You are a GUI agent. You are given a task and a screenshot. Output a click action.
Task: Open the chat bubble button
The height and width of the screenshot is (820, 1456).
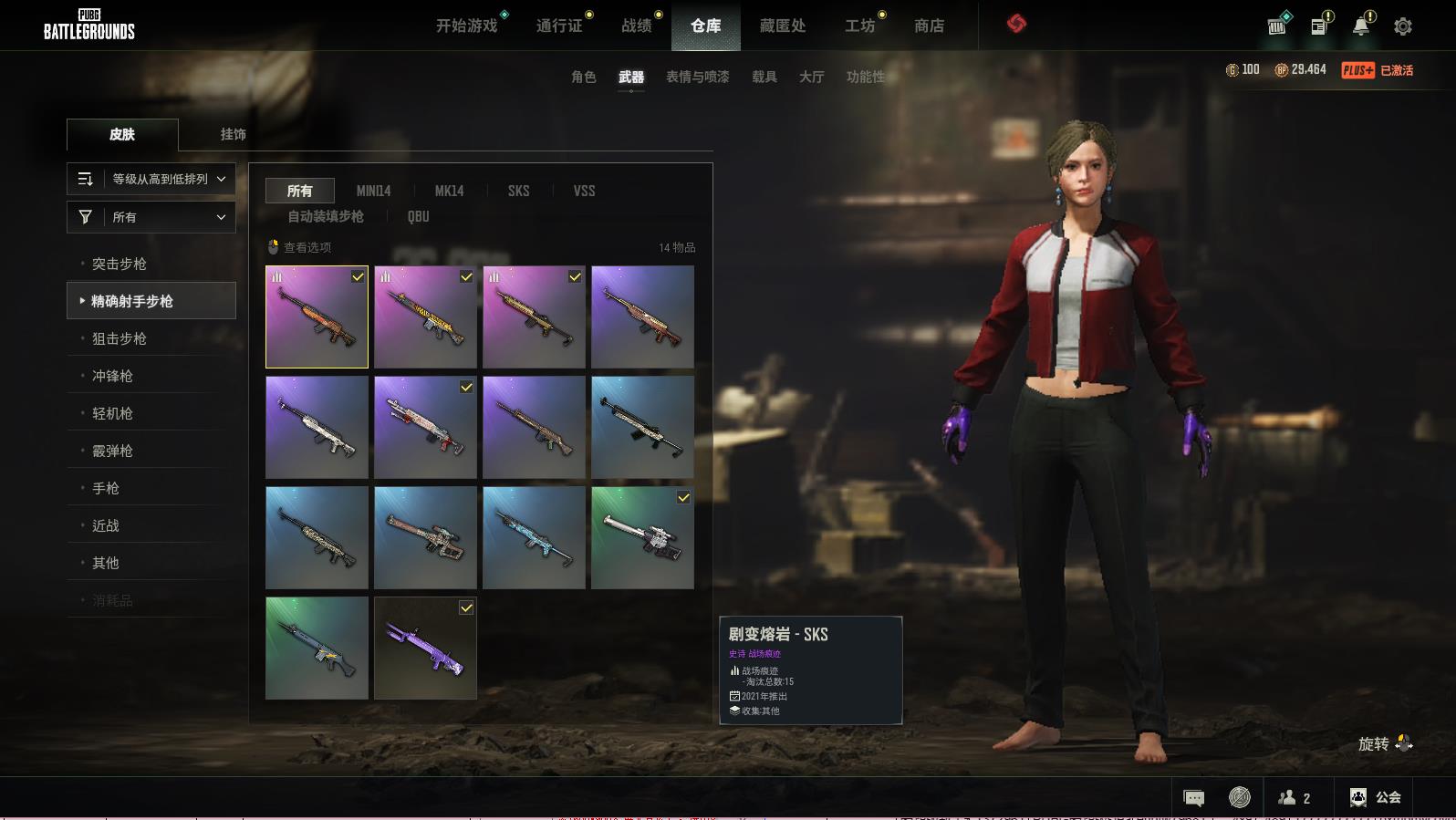1193,798
